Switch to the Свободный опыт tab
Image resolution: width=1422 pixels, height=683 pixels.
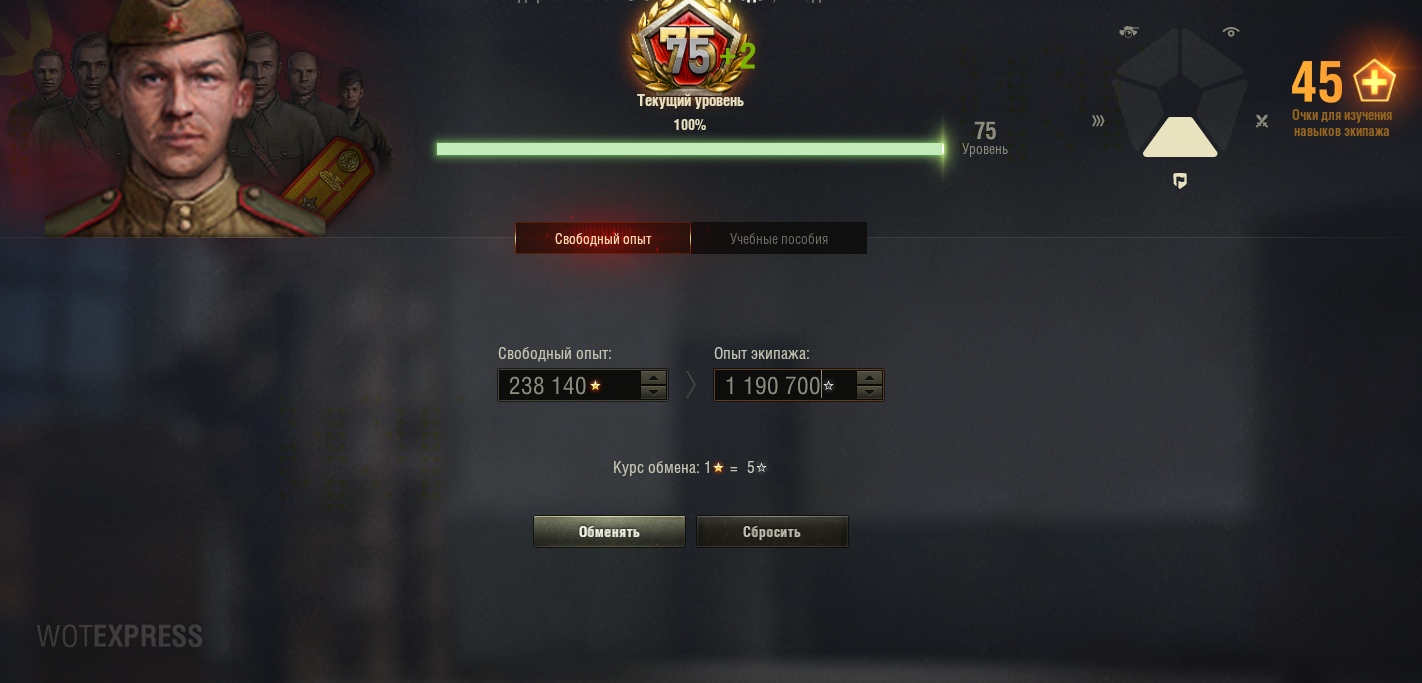pos(603,239)
